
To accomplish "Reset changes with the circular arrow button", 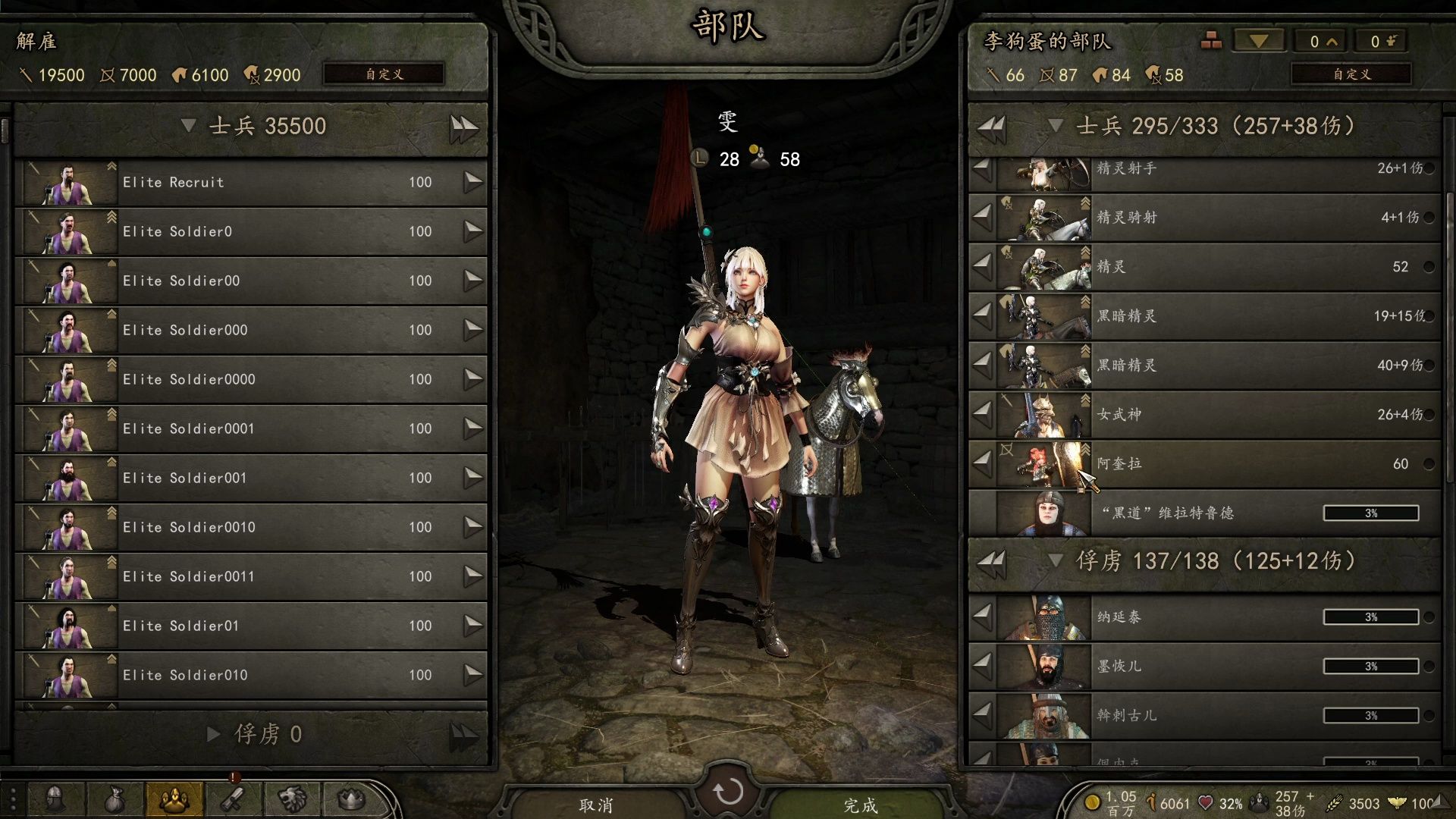I will [728, 792].
